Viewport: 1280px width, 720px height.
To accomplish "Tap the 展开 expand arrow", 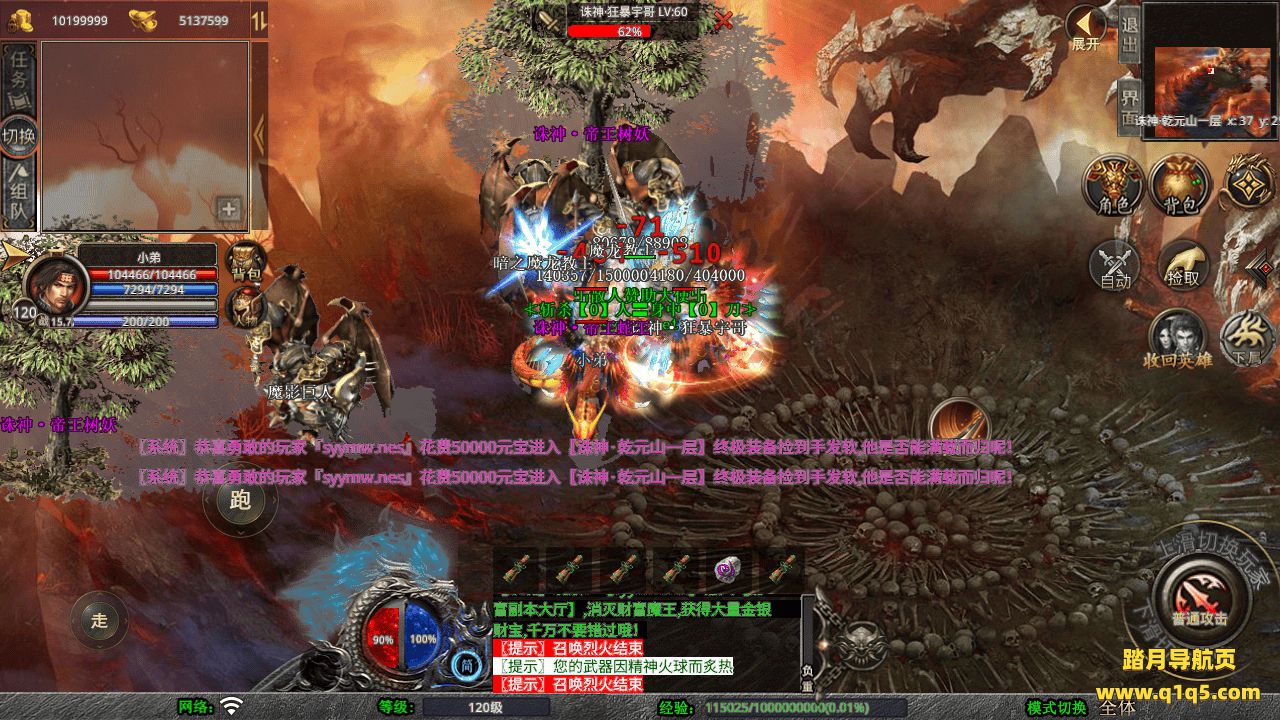I will [1085, 30].
